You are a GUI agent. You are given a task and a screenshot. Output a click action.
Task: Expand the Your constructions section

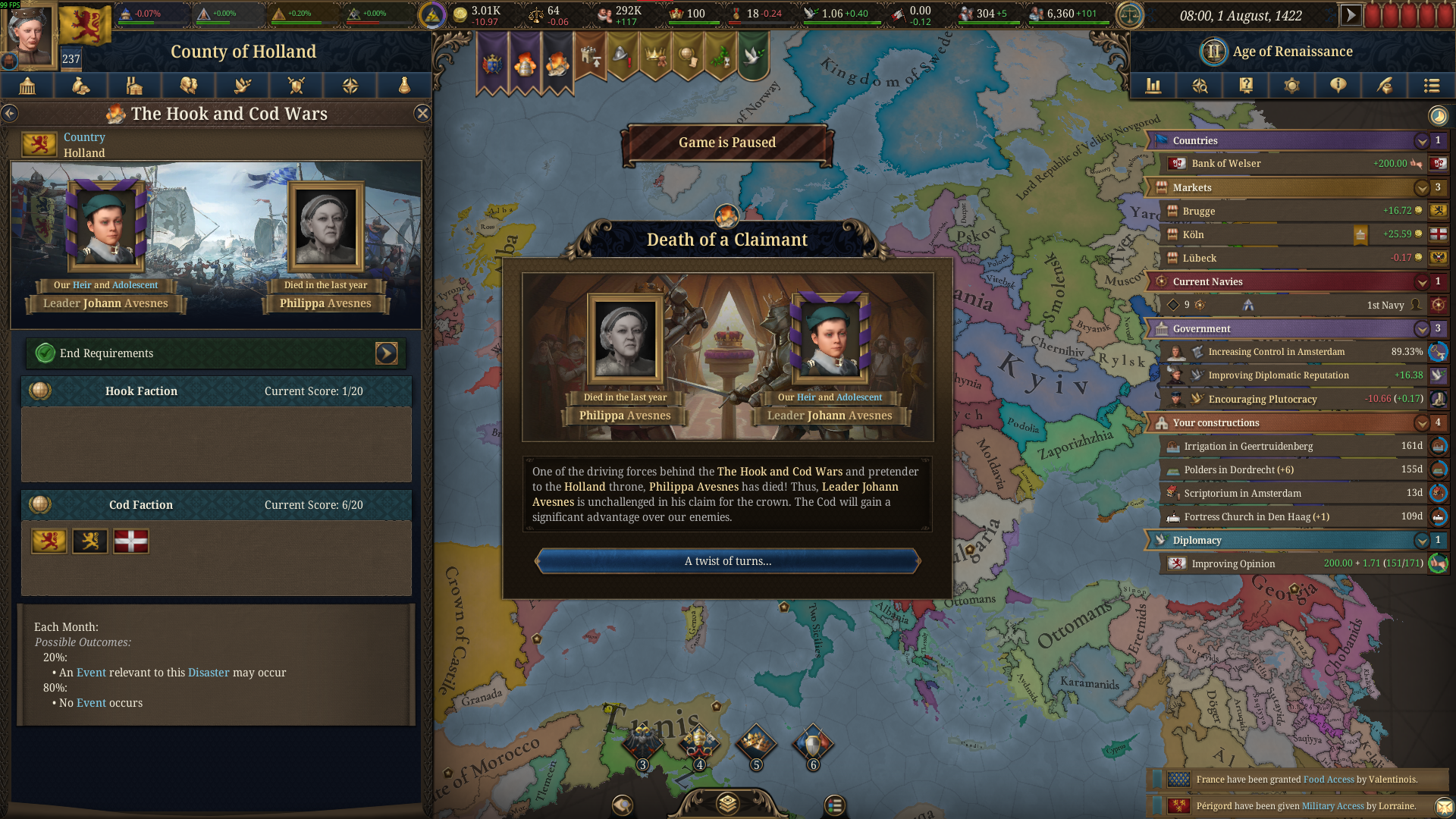pos(1423,423)
